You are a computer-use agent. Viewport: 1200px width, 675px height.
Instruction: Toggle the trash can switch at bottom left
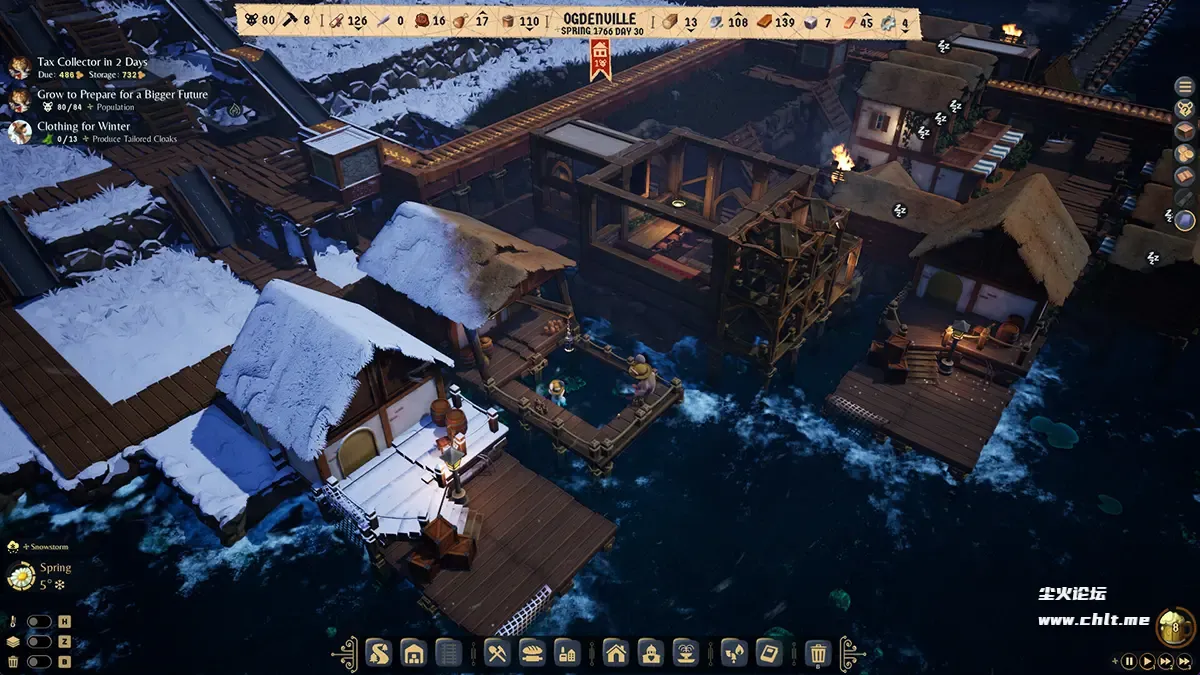39,661
